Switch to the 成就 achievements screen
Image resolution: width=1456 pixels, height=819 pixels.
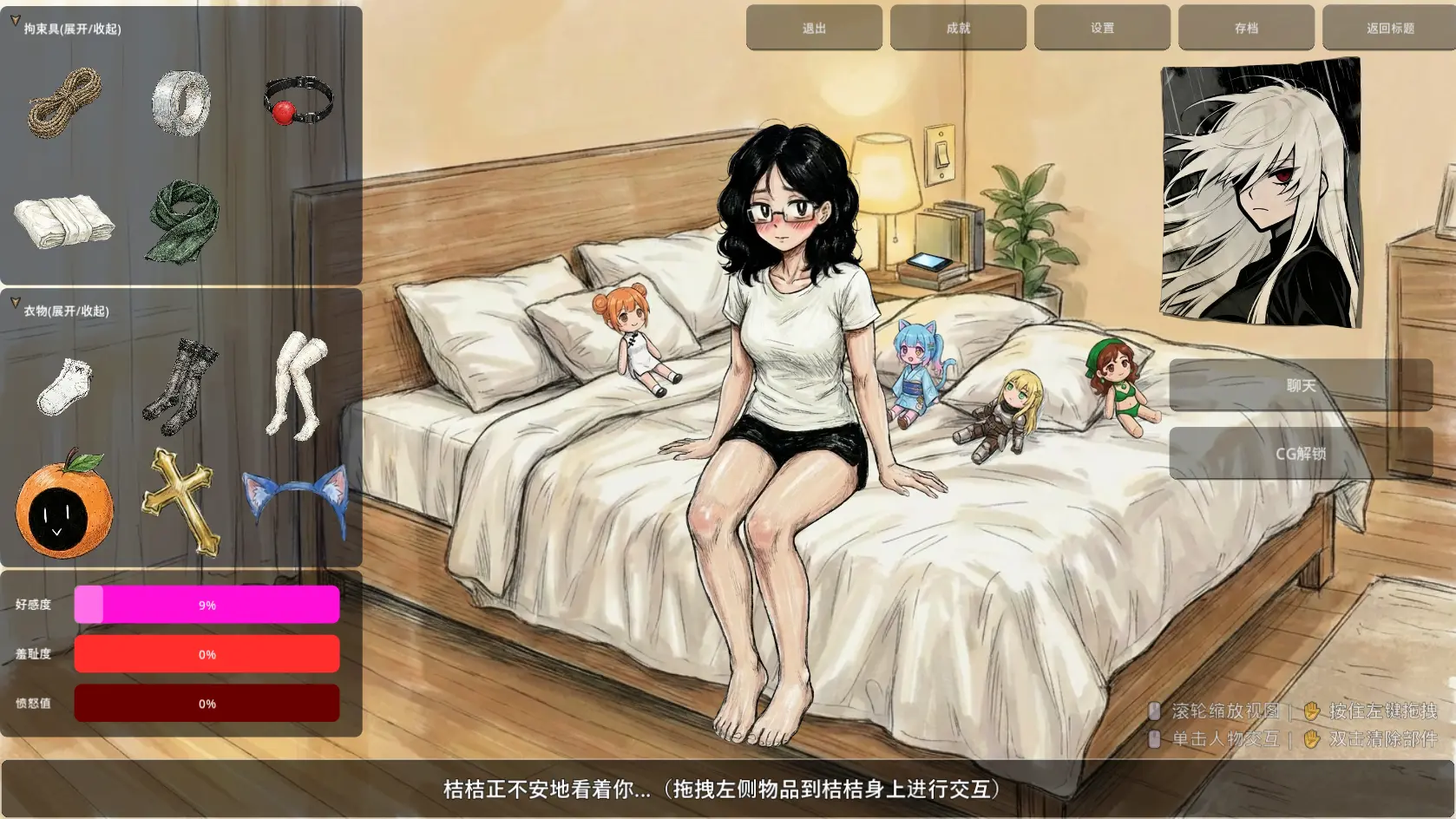pos(958,27)
